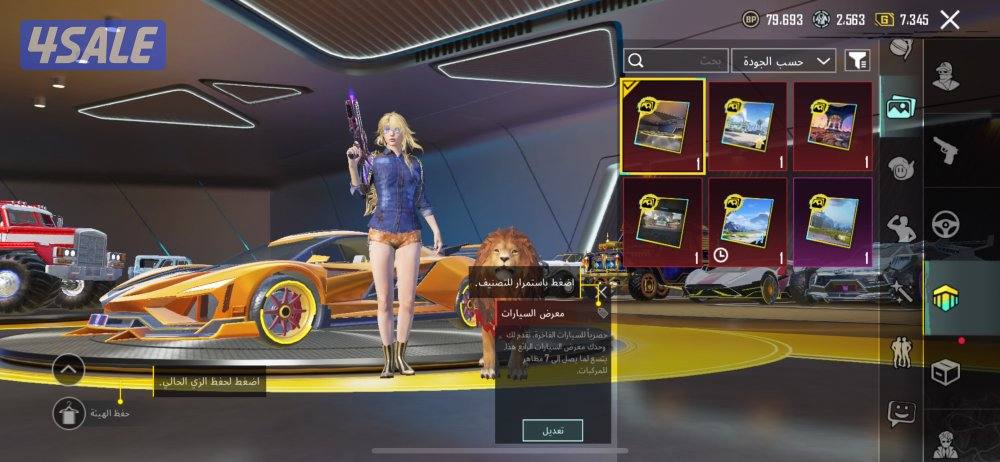1000x462 pixels.
Task: Select the landscape picture sub-tab
Action: [900, 106]
